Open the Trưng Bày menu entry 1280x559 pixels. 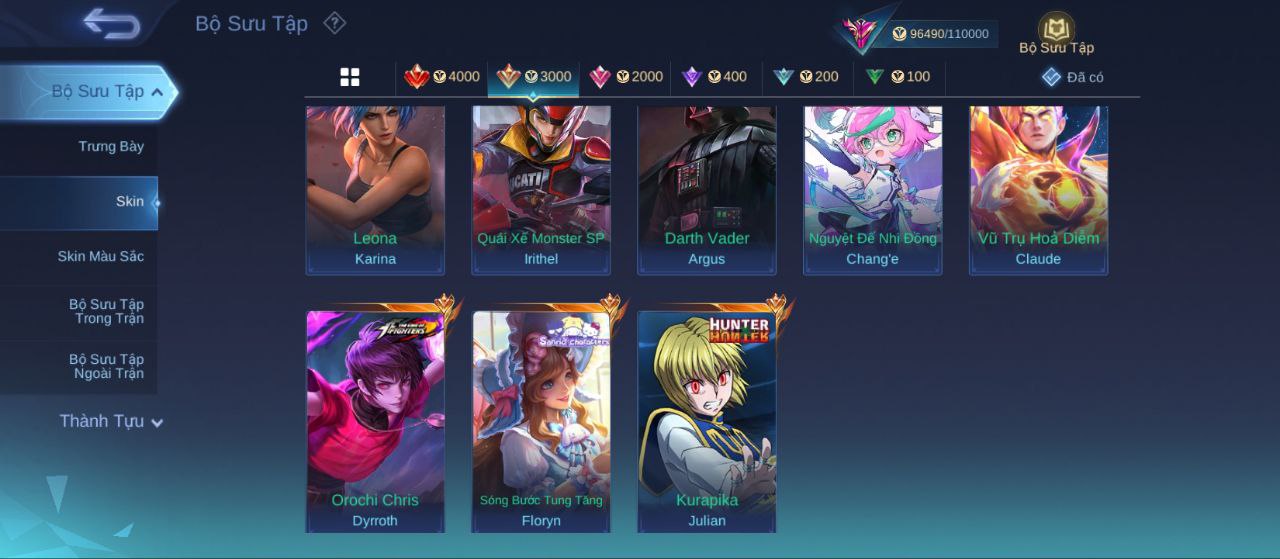coord(111,147)
